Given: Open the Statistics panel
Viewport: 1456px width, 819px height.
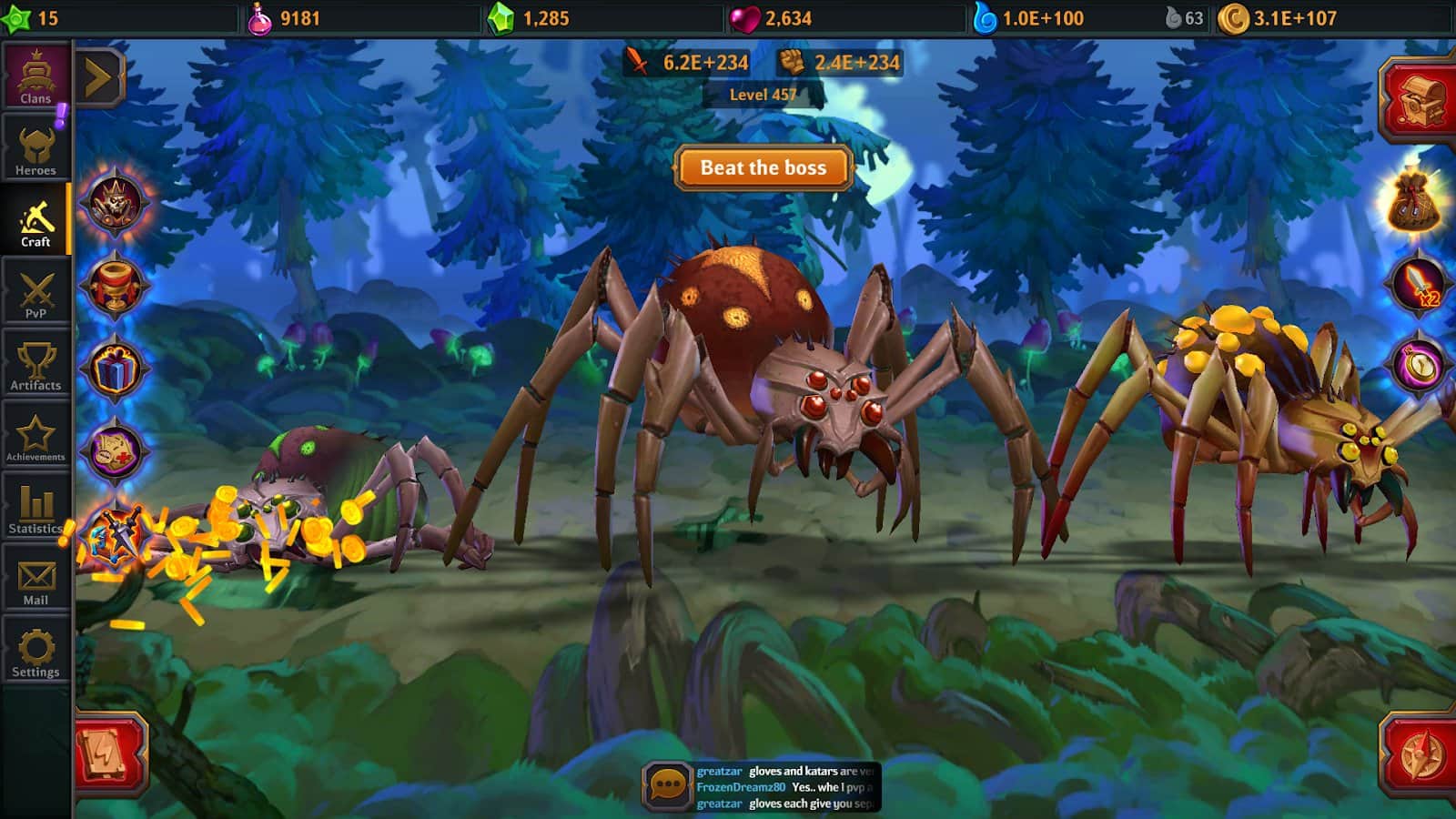Looking at the screenshot, I should [35, 508].
